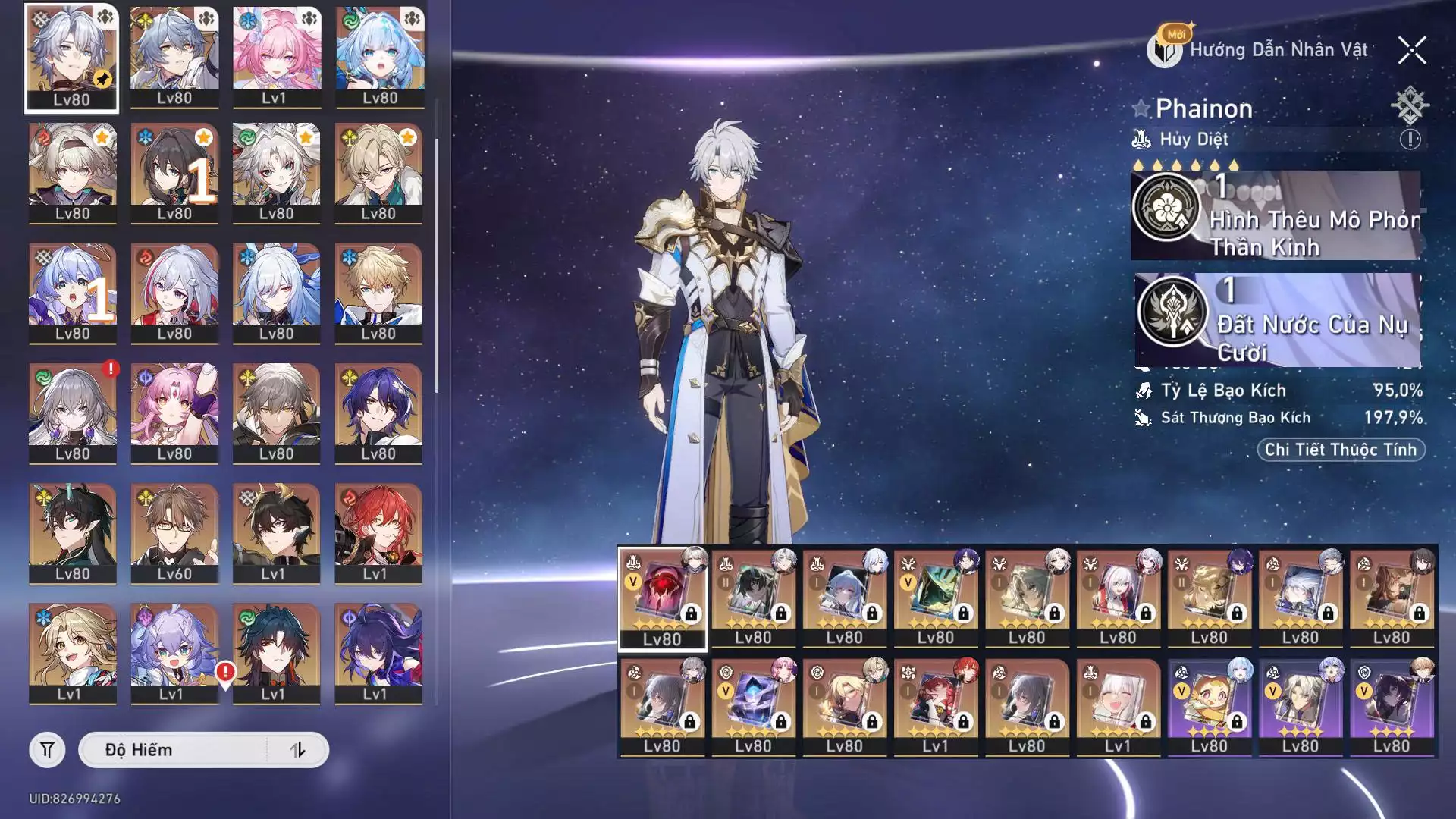
Task: Click the Đất Nước Của Nụ Cười card
Action: click(x=1277, y=320)
